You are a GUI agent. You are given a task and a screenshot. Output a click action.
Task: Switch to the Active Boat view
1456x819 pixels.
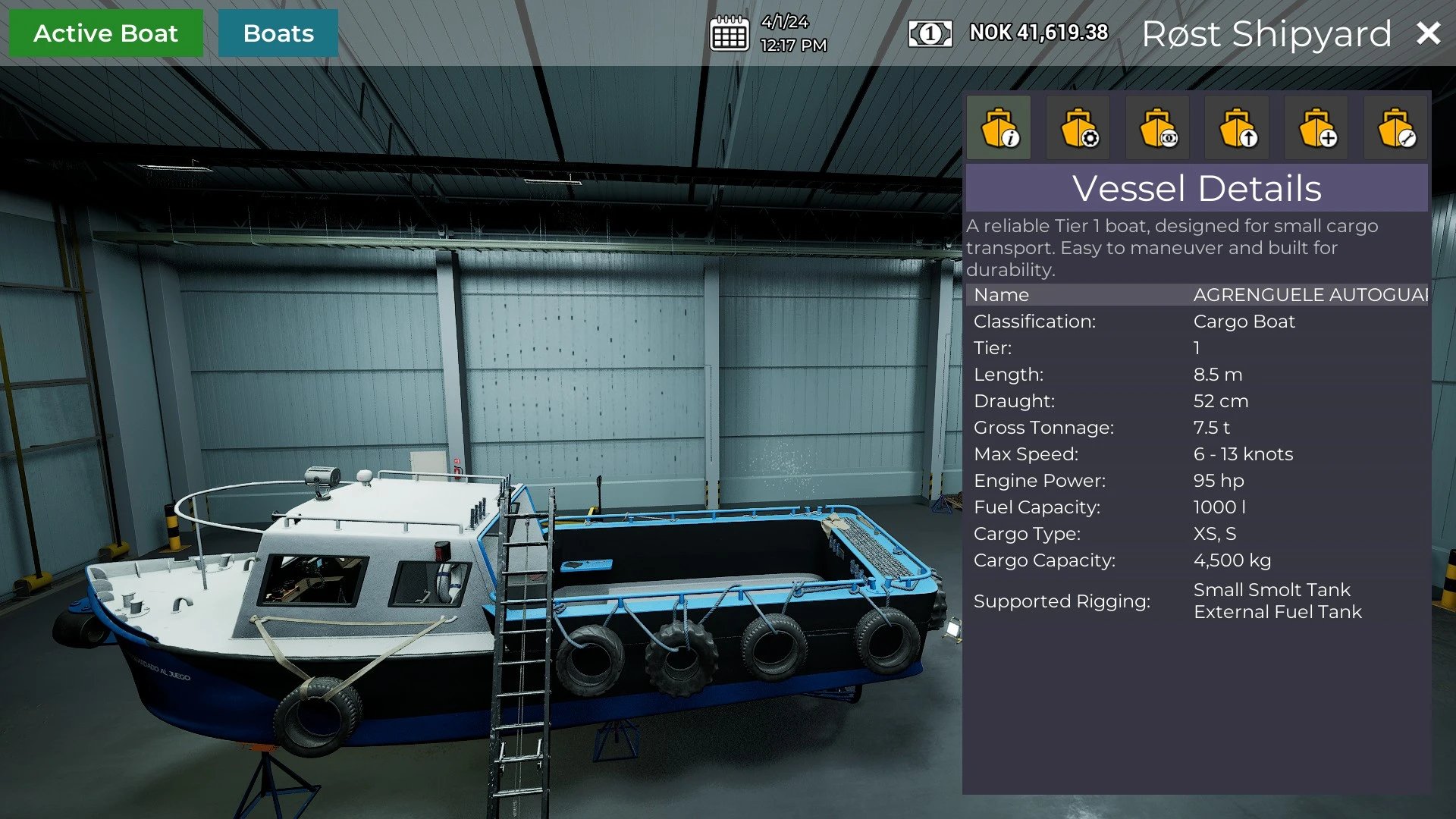[105, 33]
